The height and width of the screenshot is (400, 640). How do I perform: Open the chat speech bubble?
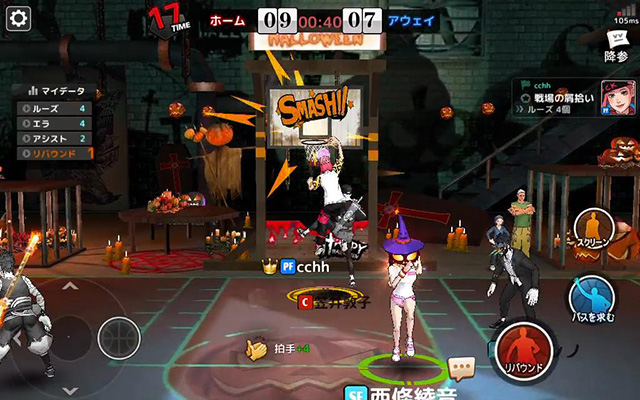coord(460,368)
